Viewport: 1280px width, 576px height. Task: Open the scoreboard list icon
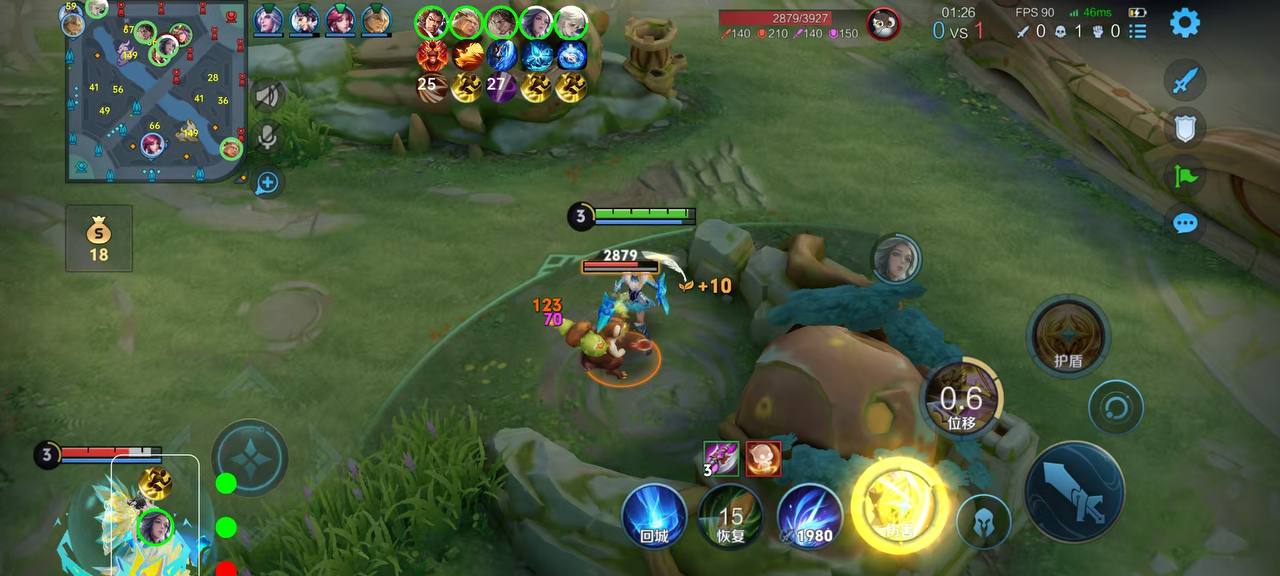click(x=1138, y=31)
